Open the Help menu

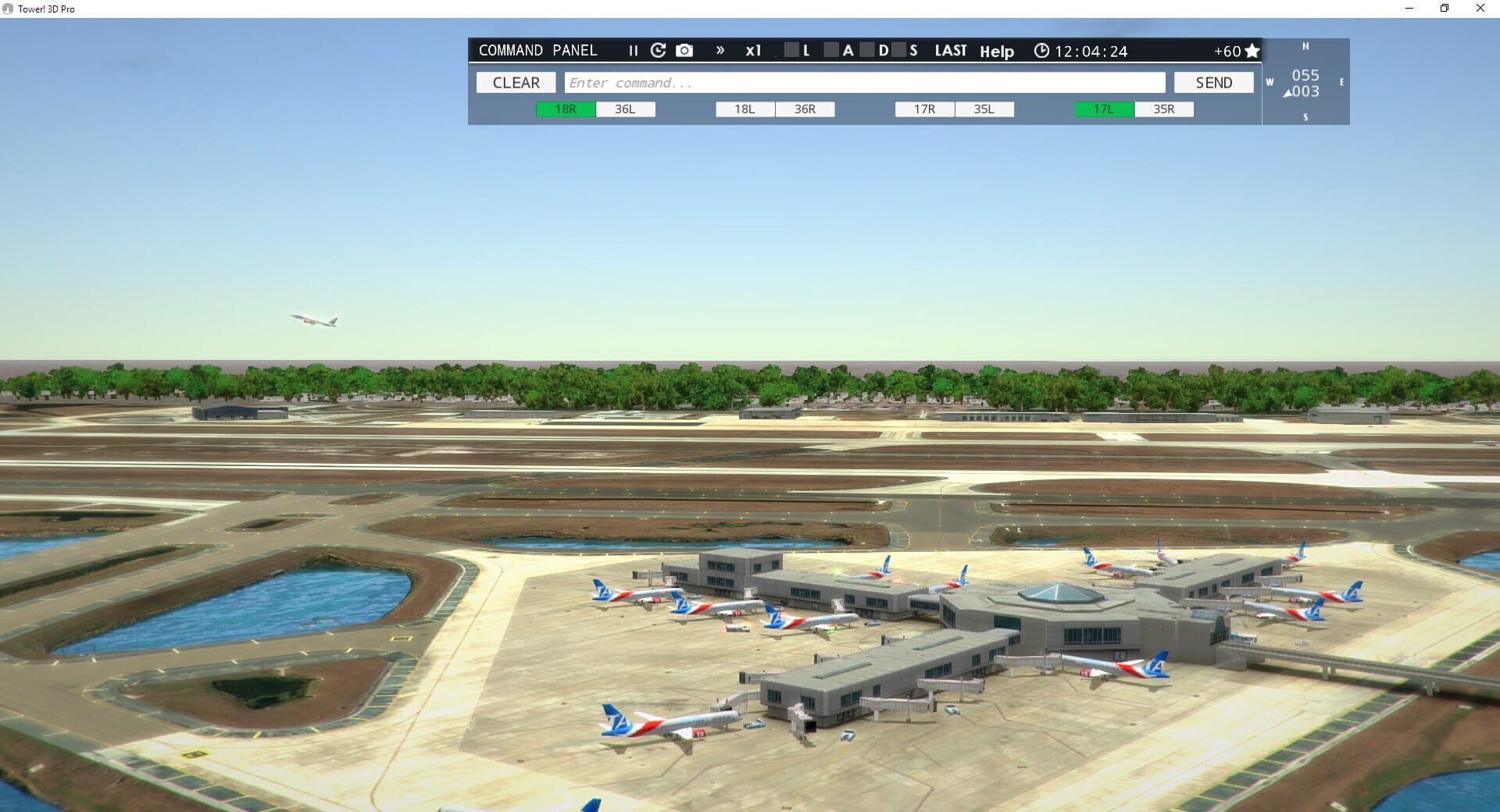coord(997,52)
